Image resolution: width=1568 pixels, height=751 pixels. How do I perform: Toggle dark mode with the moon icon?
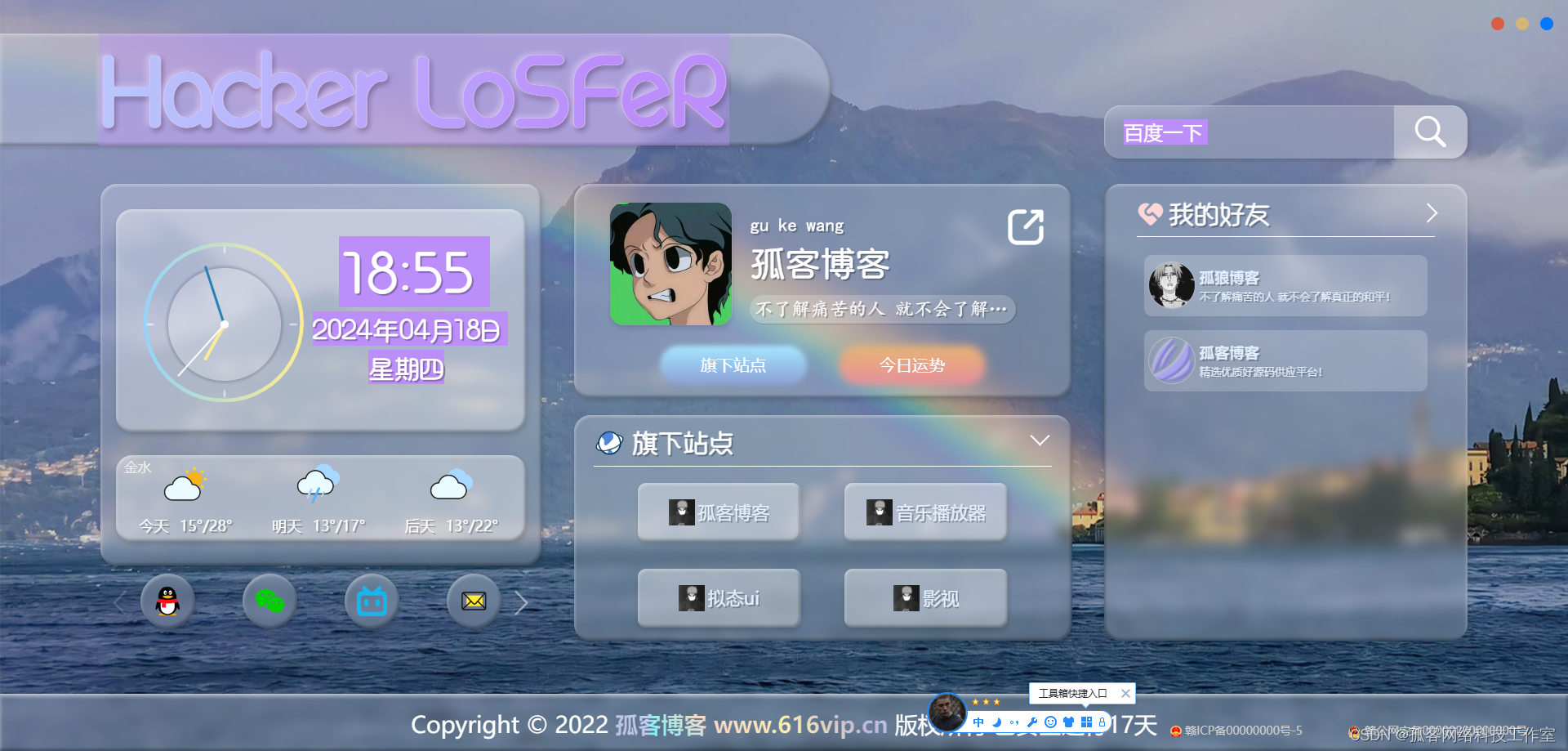pos(996,722)
